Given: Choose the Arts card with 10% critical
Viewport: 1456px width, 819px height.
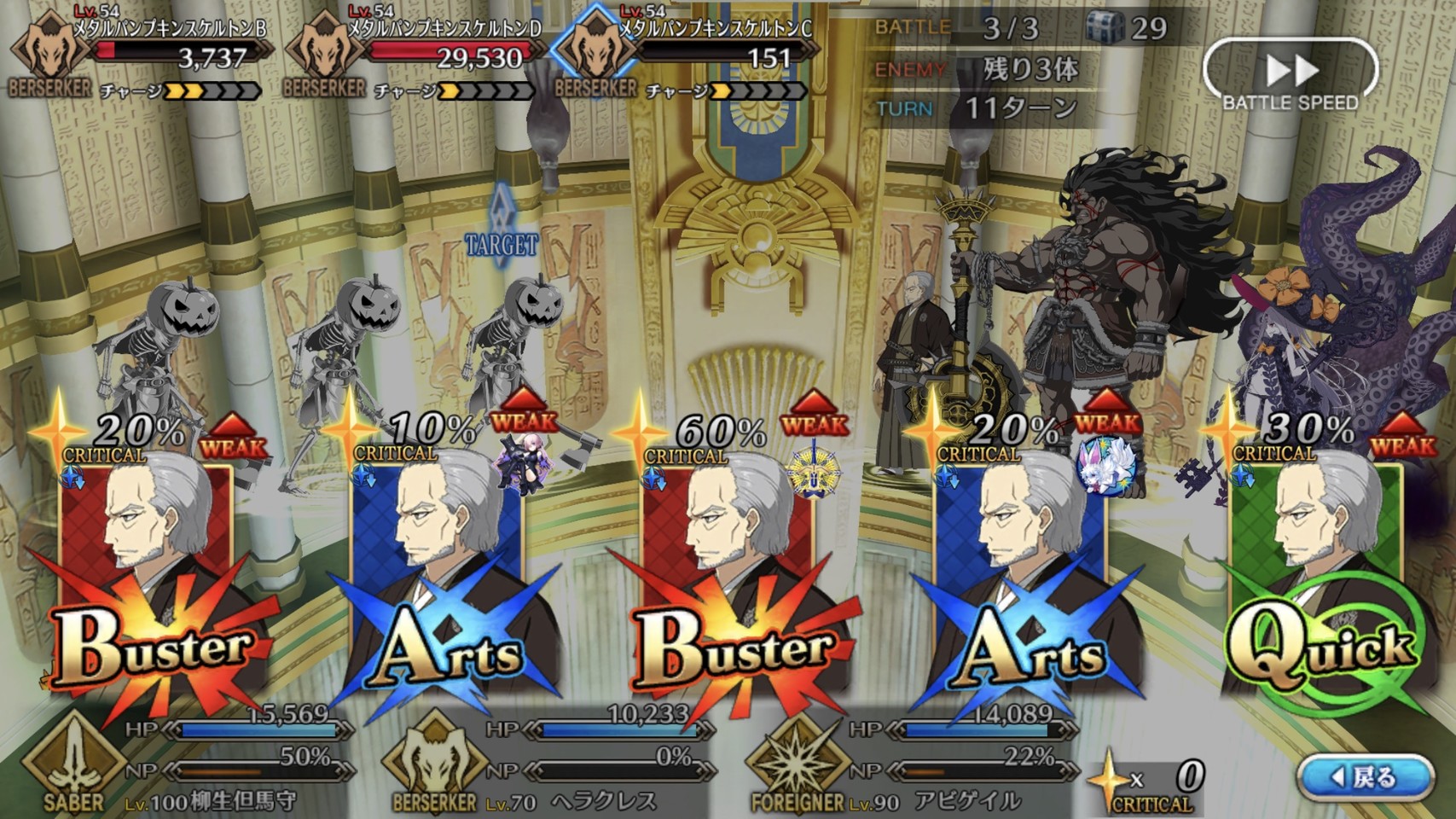Looking at the screenshot, I should [439, 580].
